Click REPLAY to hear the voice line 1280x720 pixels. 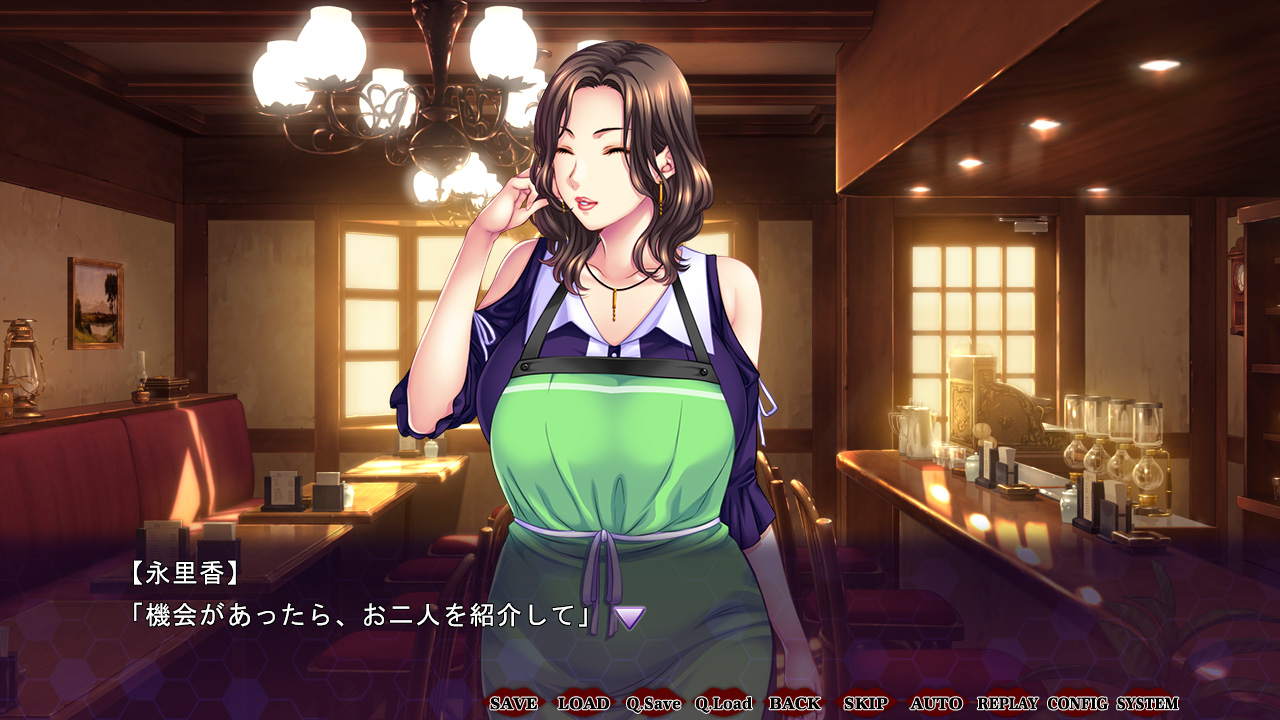pos(1007,703)
